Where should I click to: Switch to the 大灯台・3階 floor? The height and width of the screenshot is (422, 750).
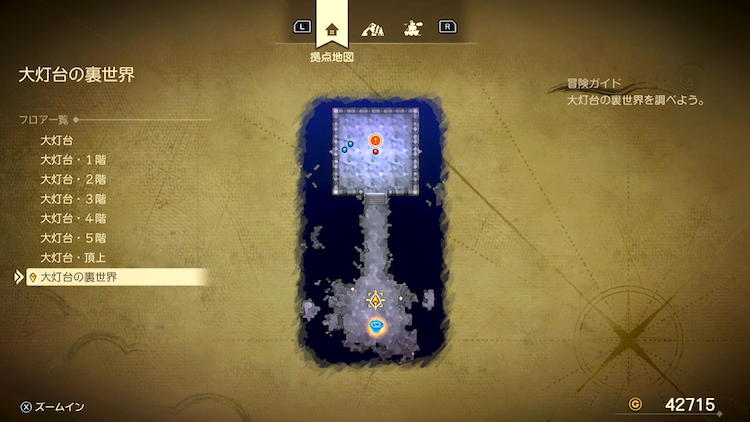coord(73,199)
